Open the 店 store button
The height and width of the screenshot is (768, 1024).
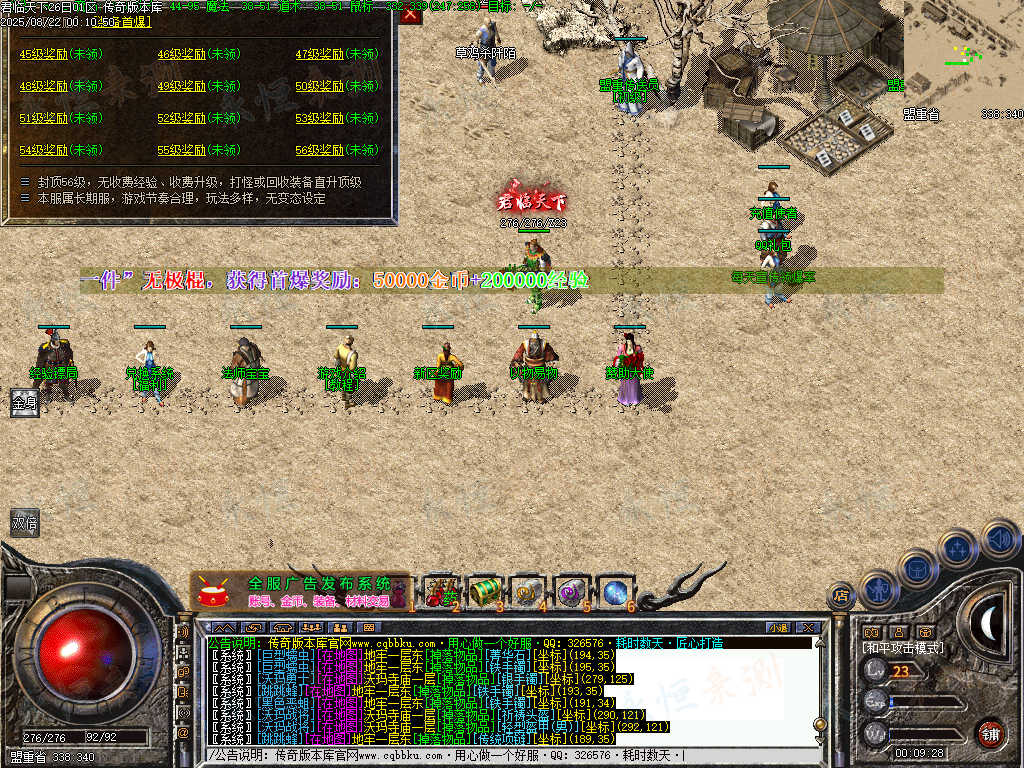coord(841,597)
